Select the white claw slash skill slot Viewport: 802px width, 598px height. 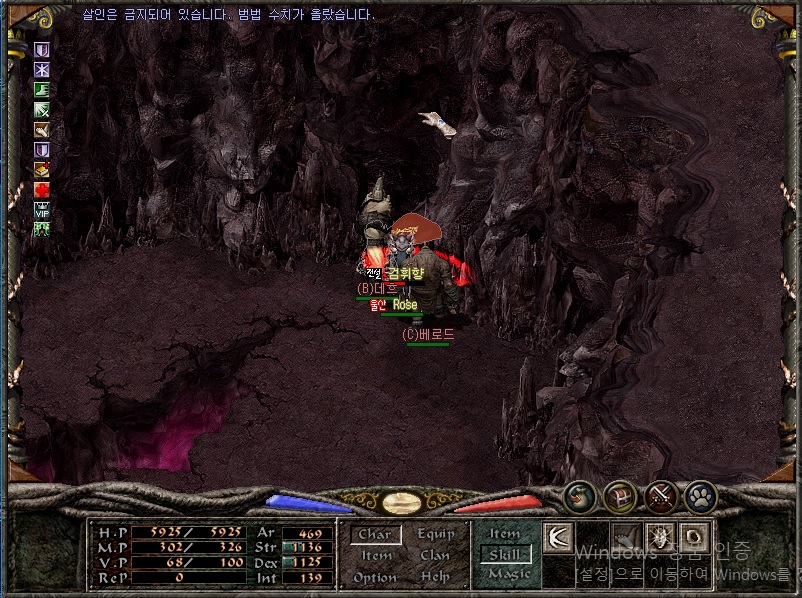click(x=558, y=538)
